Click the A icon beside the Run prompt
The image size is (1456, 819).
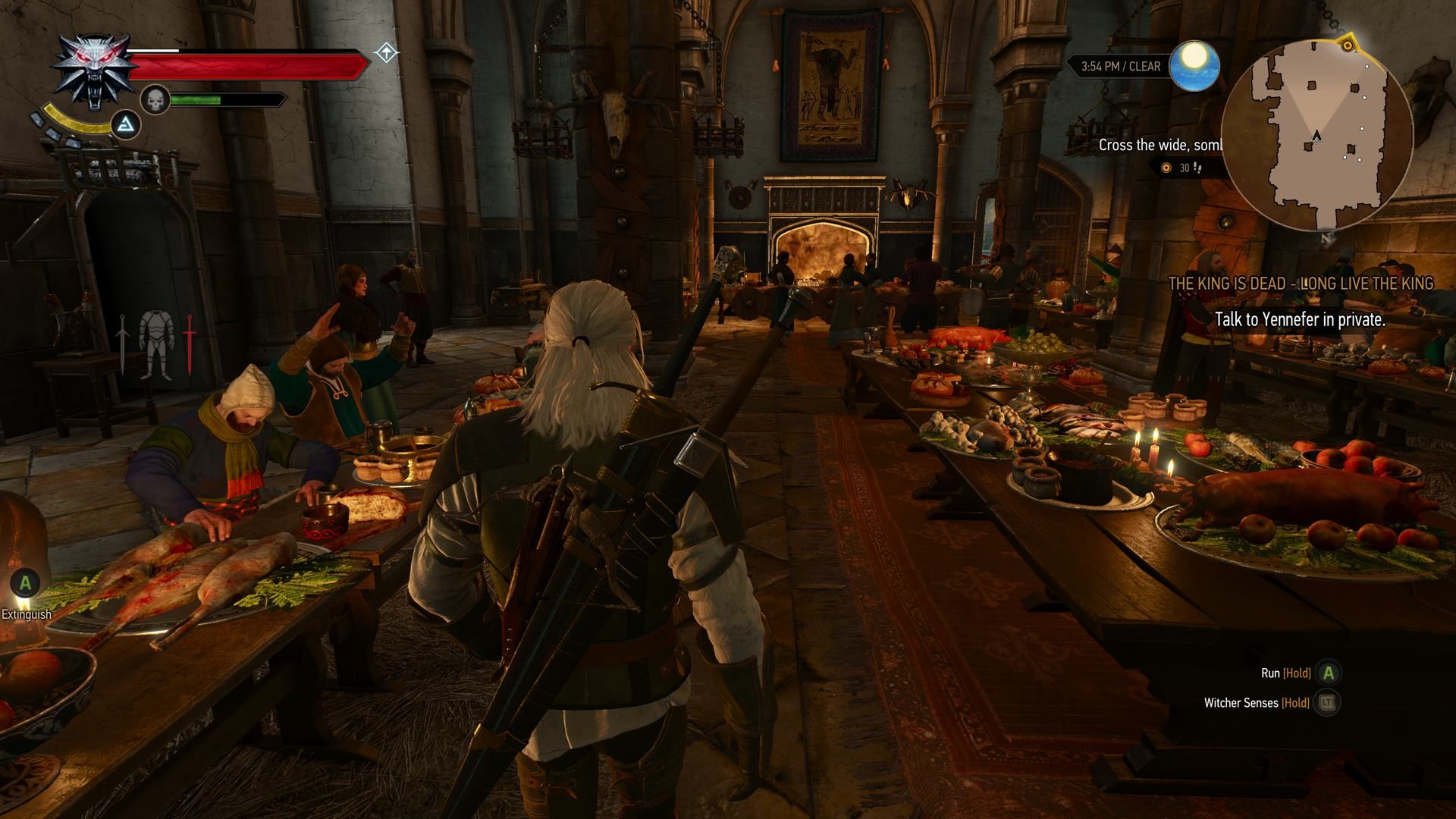[x=1329, y=673]
